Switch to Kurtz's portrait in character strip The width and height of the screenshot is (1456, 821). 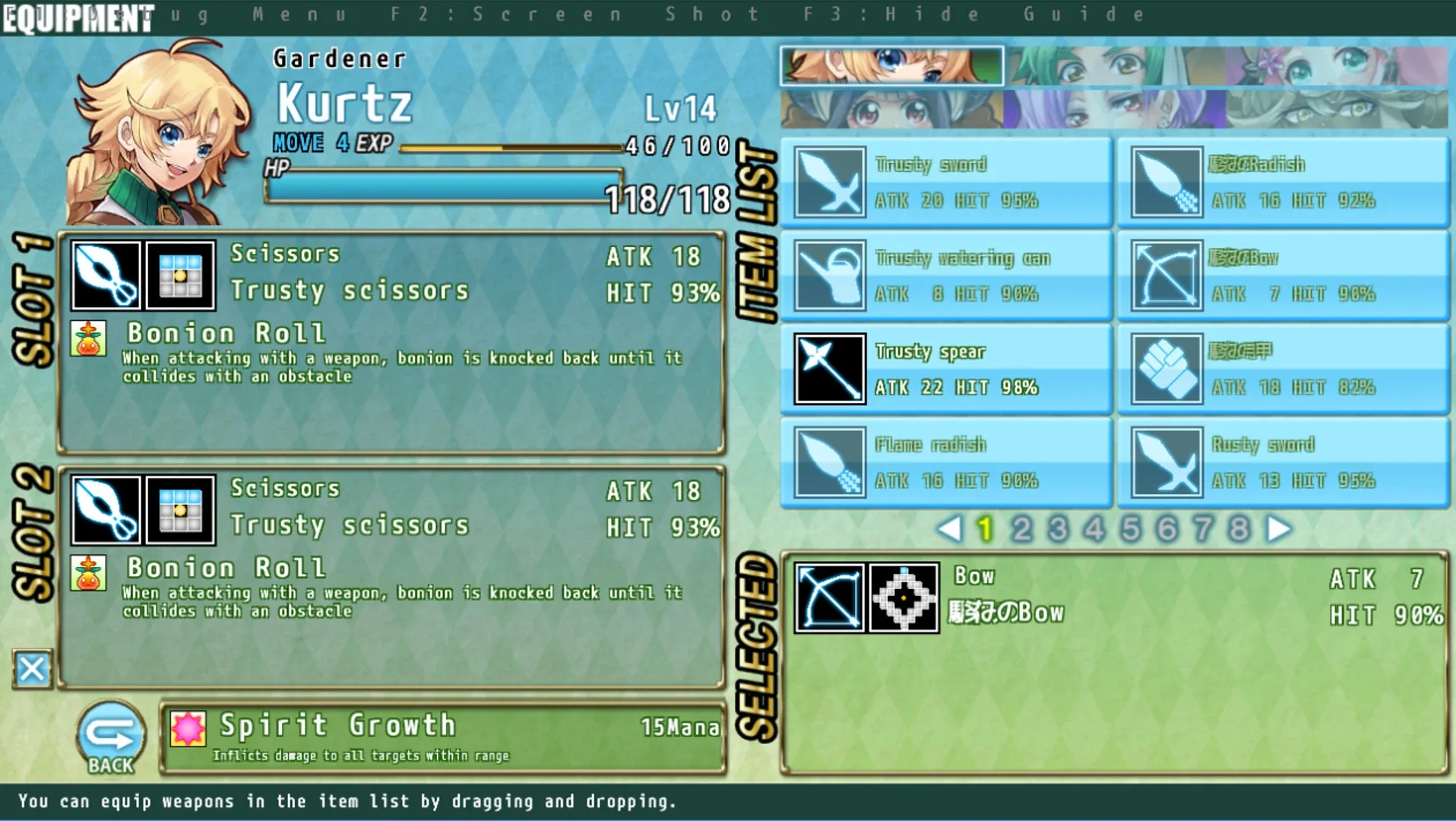(889, 66)
